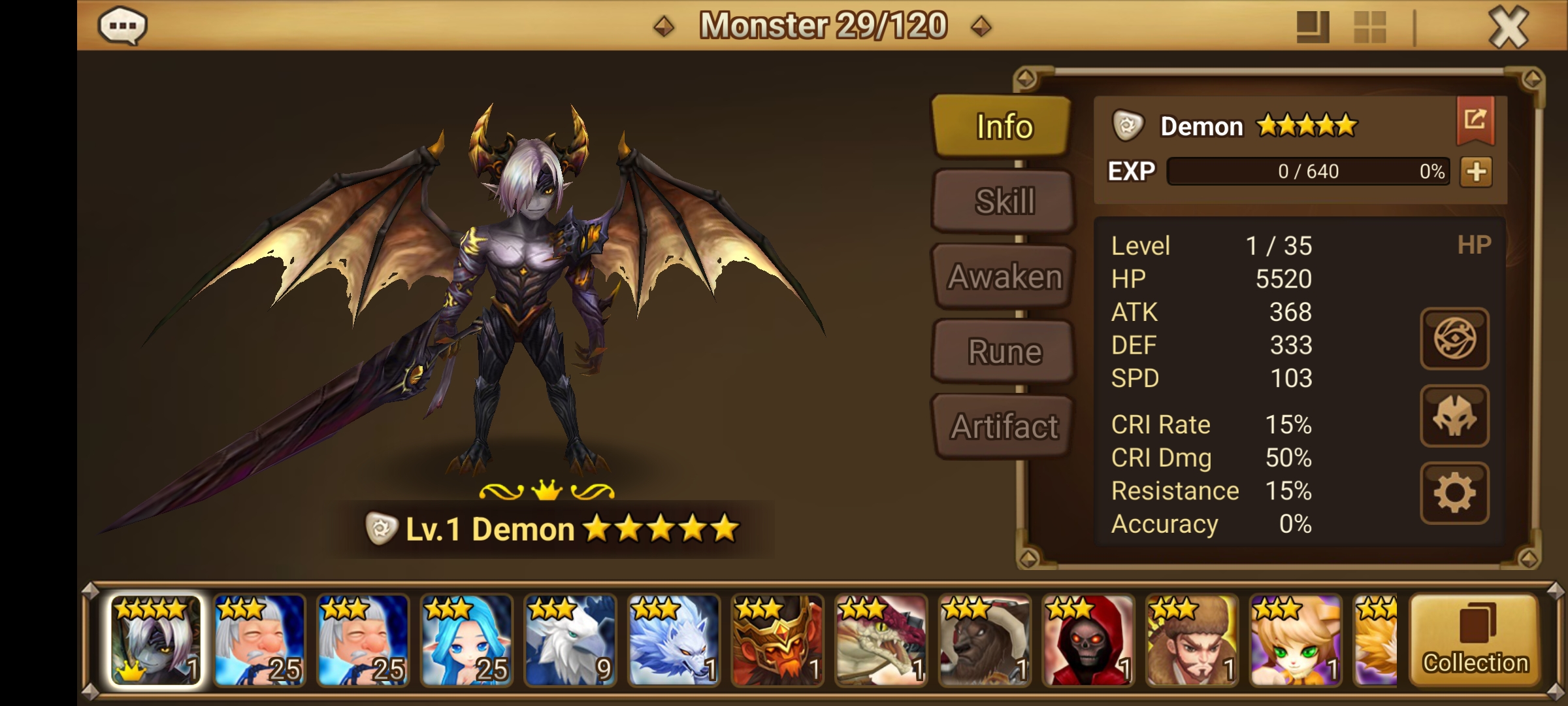Toggle the highlighted Demon portrait selection
Screen dimensions: 1568x706
tap(155, 644)
